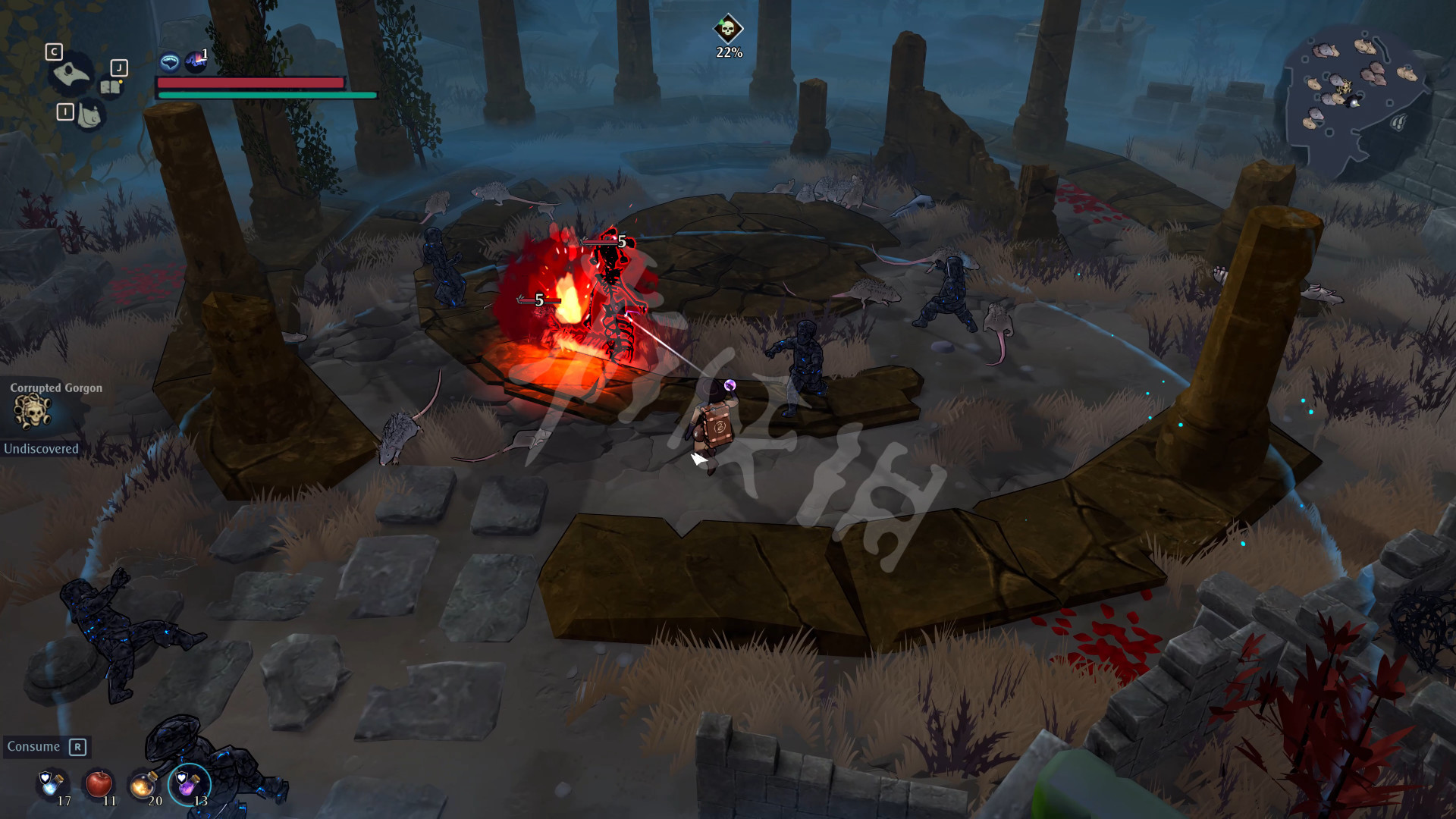Open the inventory satchel icon
The image size is (1456, 819).
click(89, 116)
